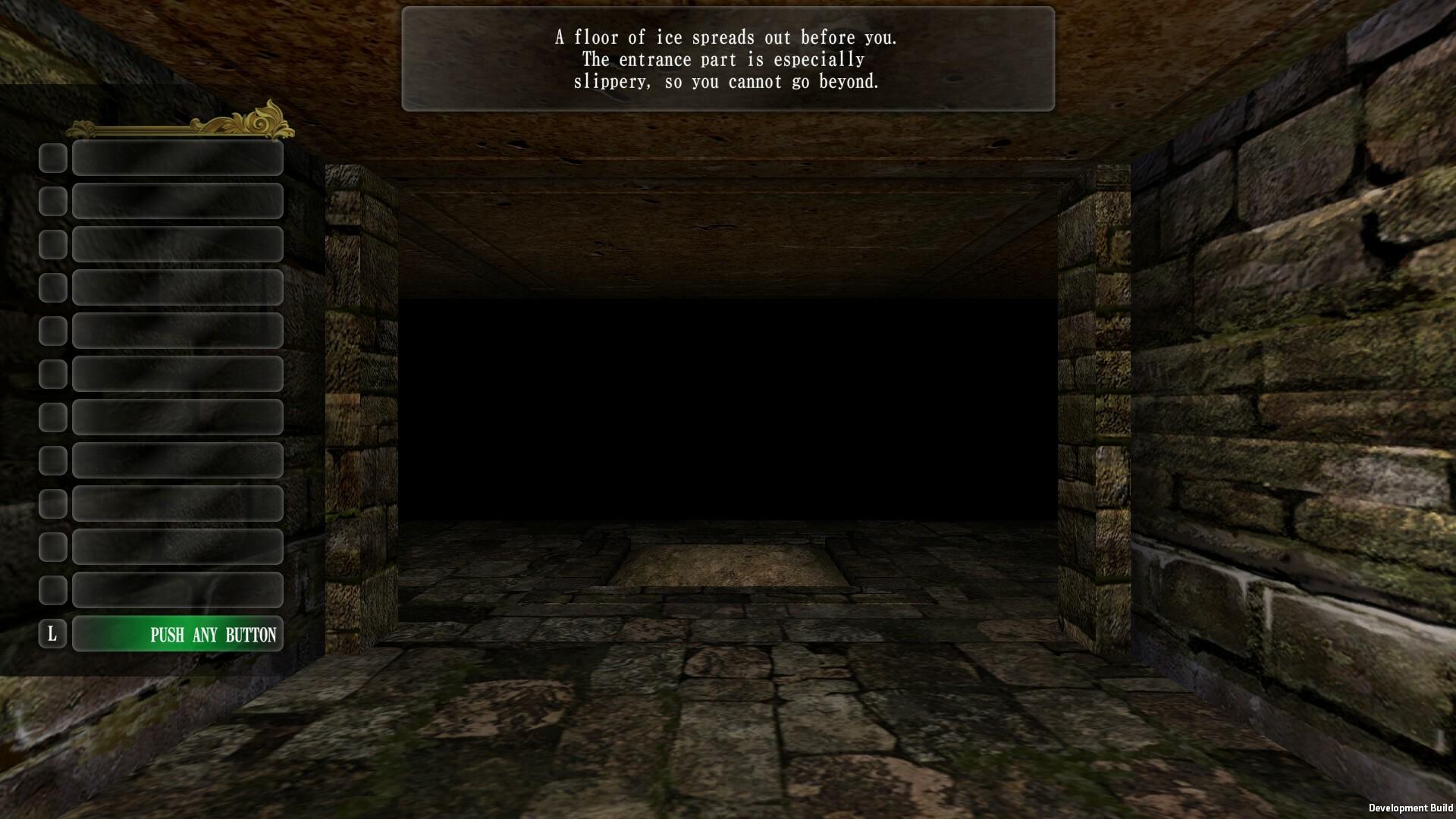1456x819 pixels.
Task: Select the tenth empty menu bar
Action: (x=177, y=546)
